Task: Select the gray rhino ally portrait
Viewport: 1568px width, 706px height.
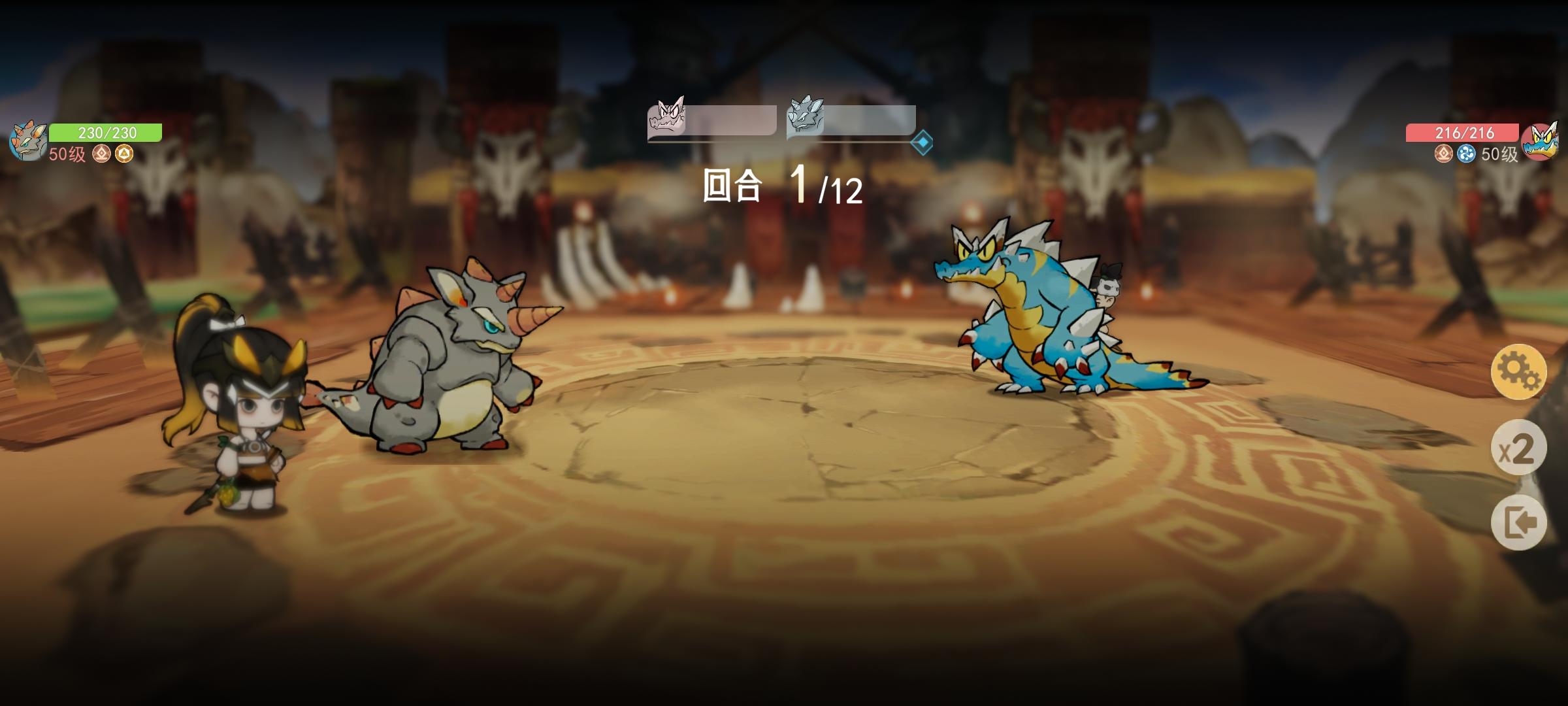Action: [x=26, y=137]
